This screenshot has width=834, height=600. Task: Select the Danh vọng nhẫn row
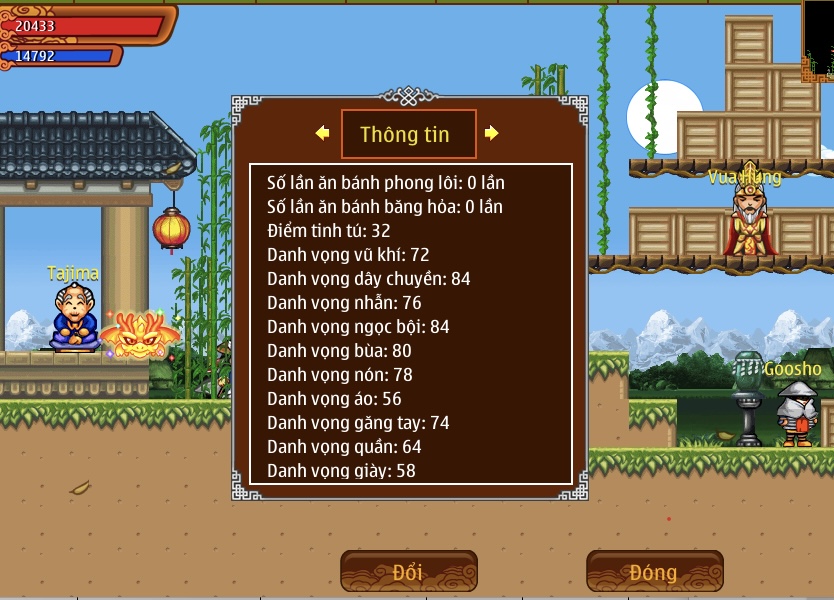(344, 303)
